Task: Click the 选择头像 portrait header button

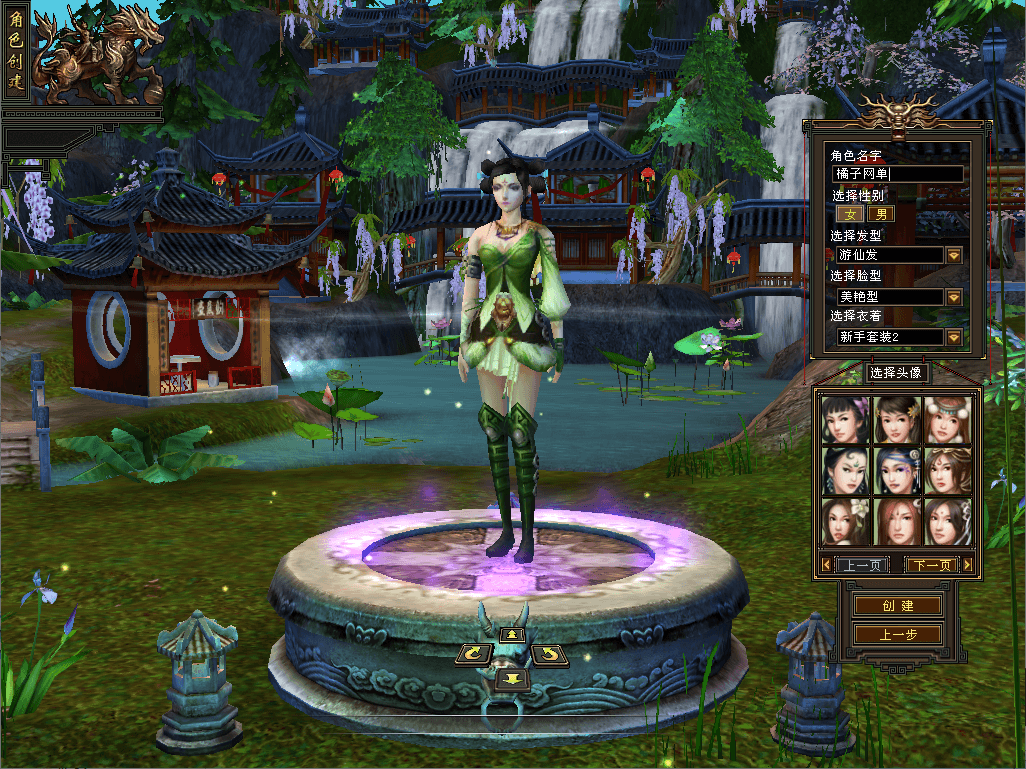Action: (895, 373)
